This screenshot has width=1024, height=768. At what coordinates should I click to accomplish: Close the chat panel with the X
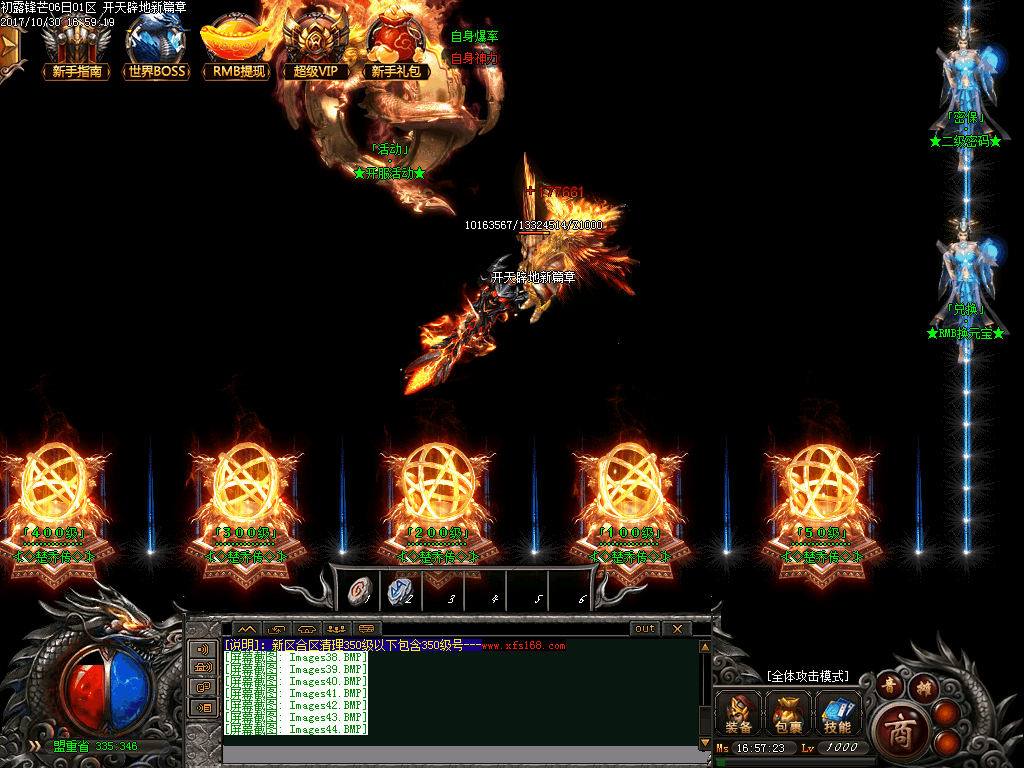[677, 629]
